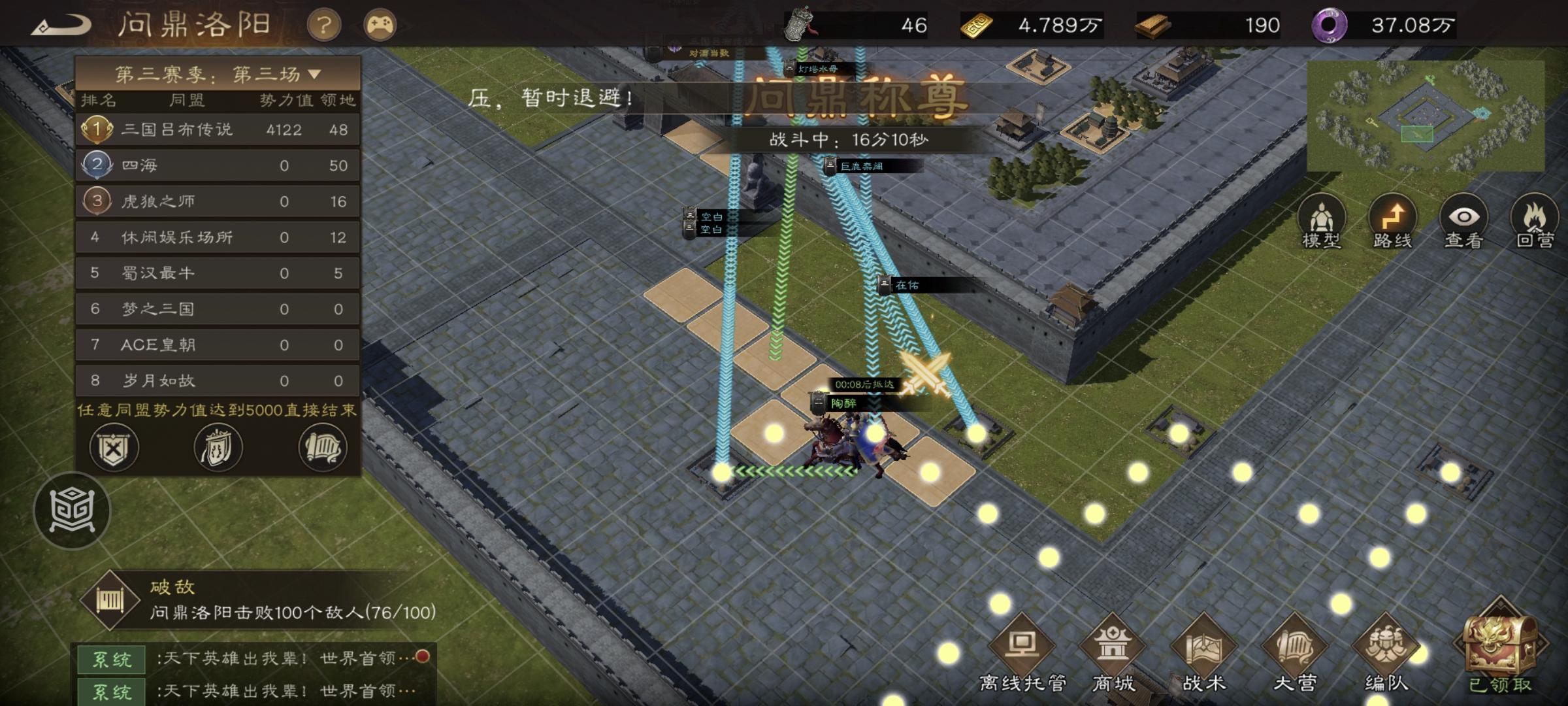Viewport: 1568px width, 706px height.
Task: Toggle the treasure chest panel on left edge
Action: [74, 509]
